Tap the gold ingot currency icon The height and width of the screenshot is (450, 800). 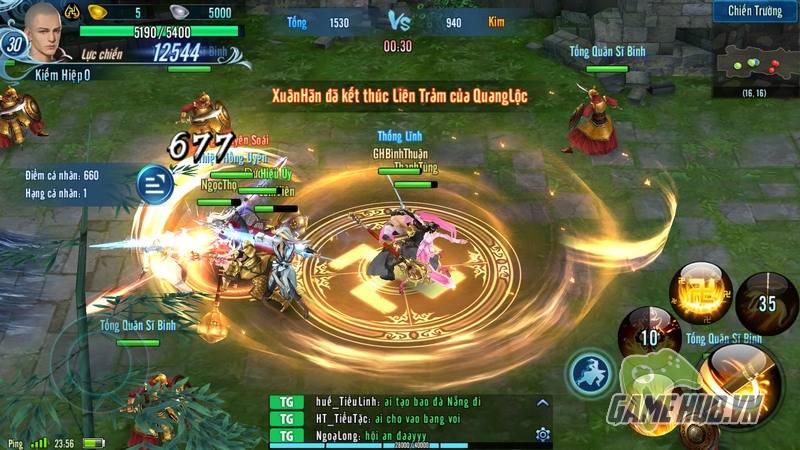click(97, 12)
